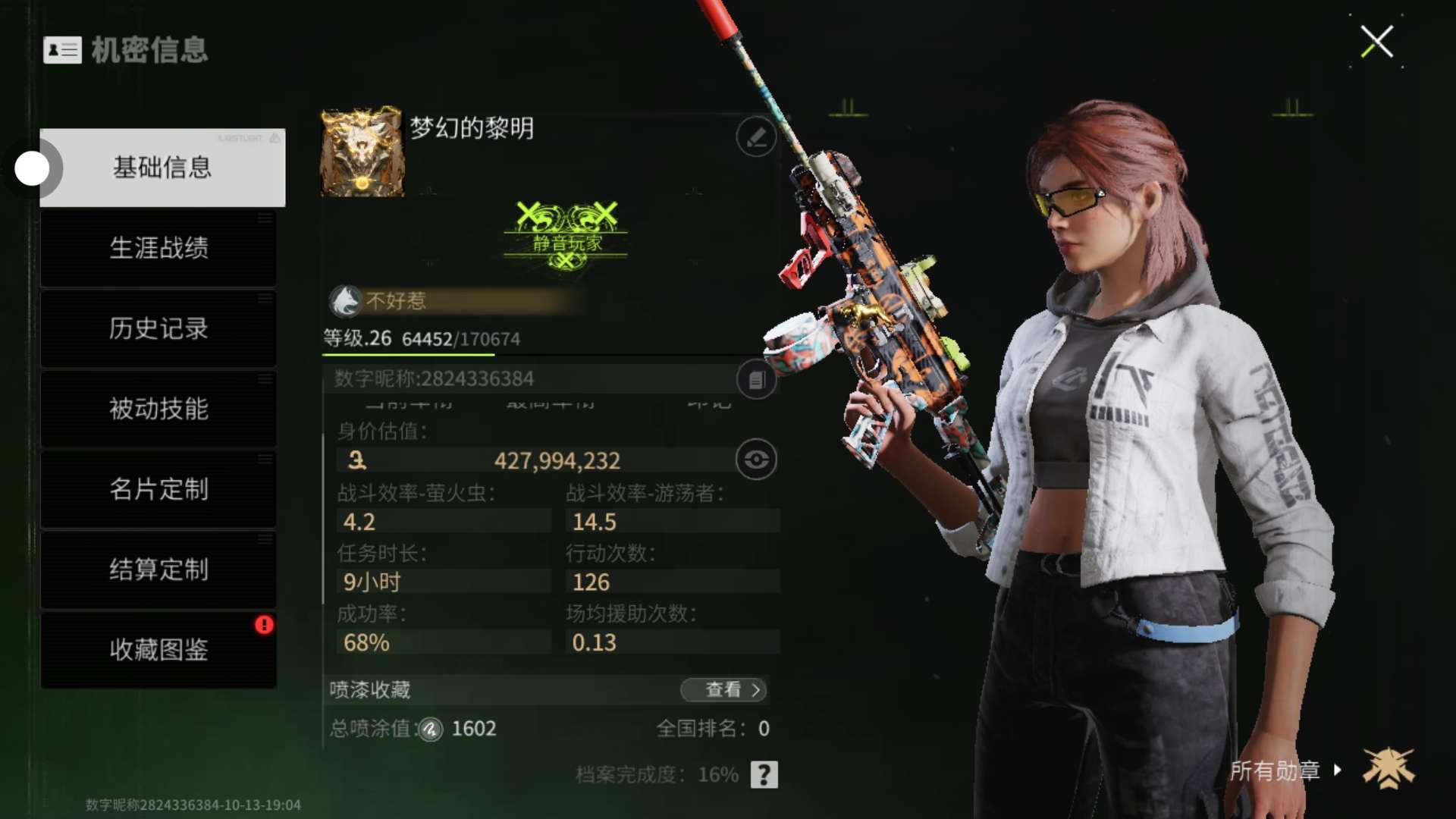
Task: Show the 被动技能 tab
Action: tap(158, 409)
